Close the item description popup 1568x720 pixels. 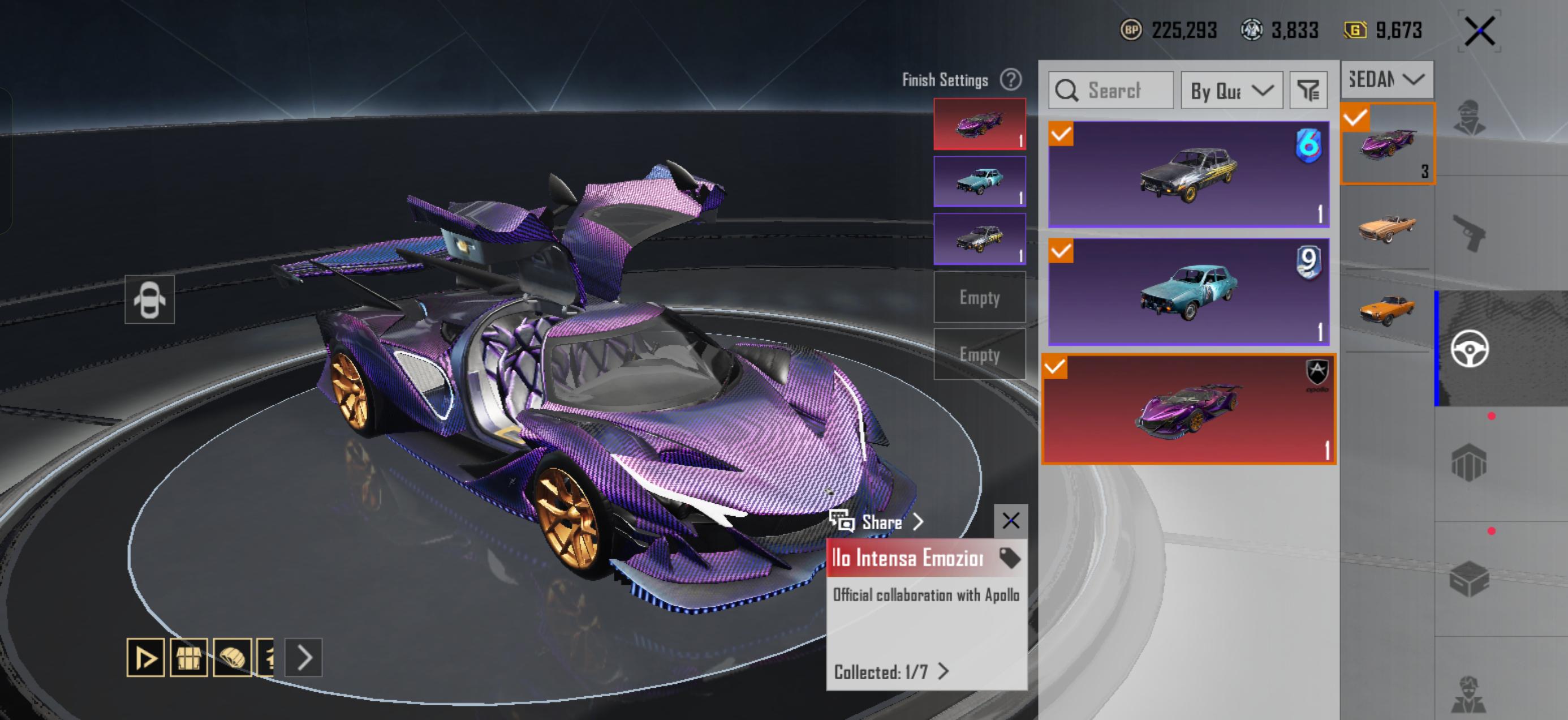(x=1010, y=521)
